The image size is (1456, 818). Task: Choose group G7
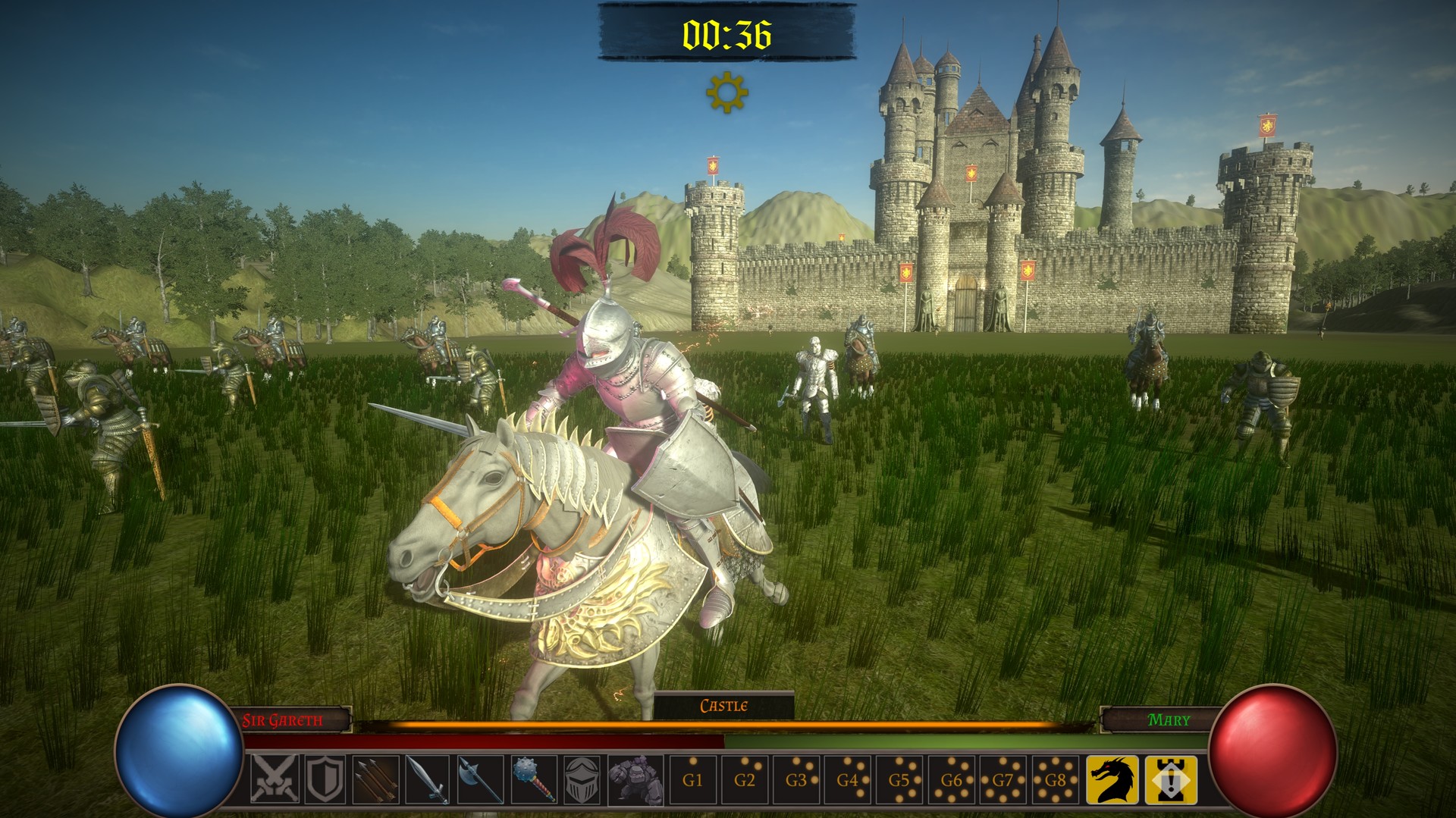coord(1003,779)
